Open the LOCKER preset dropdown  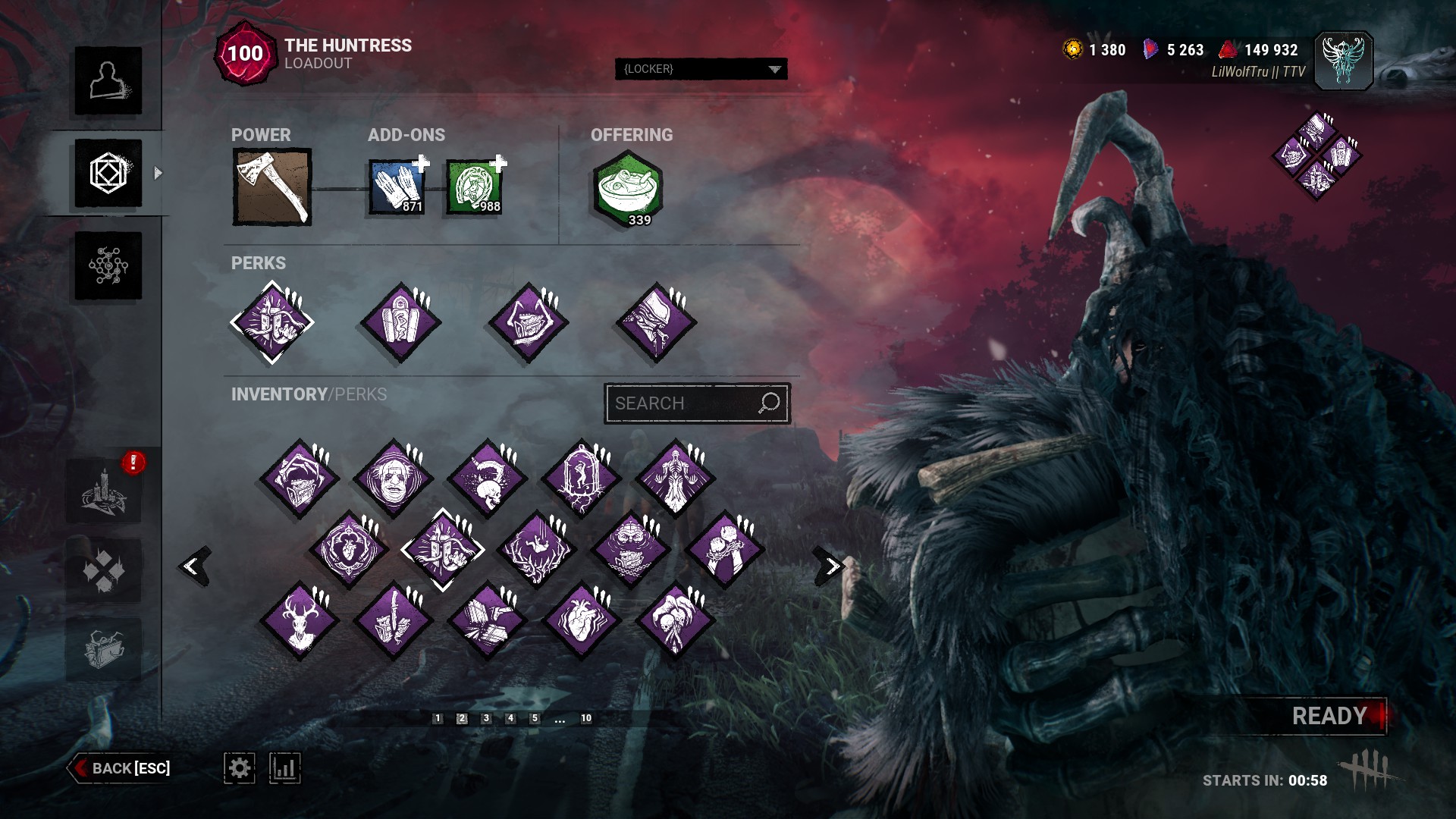[x=701, y=69]
